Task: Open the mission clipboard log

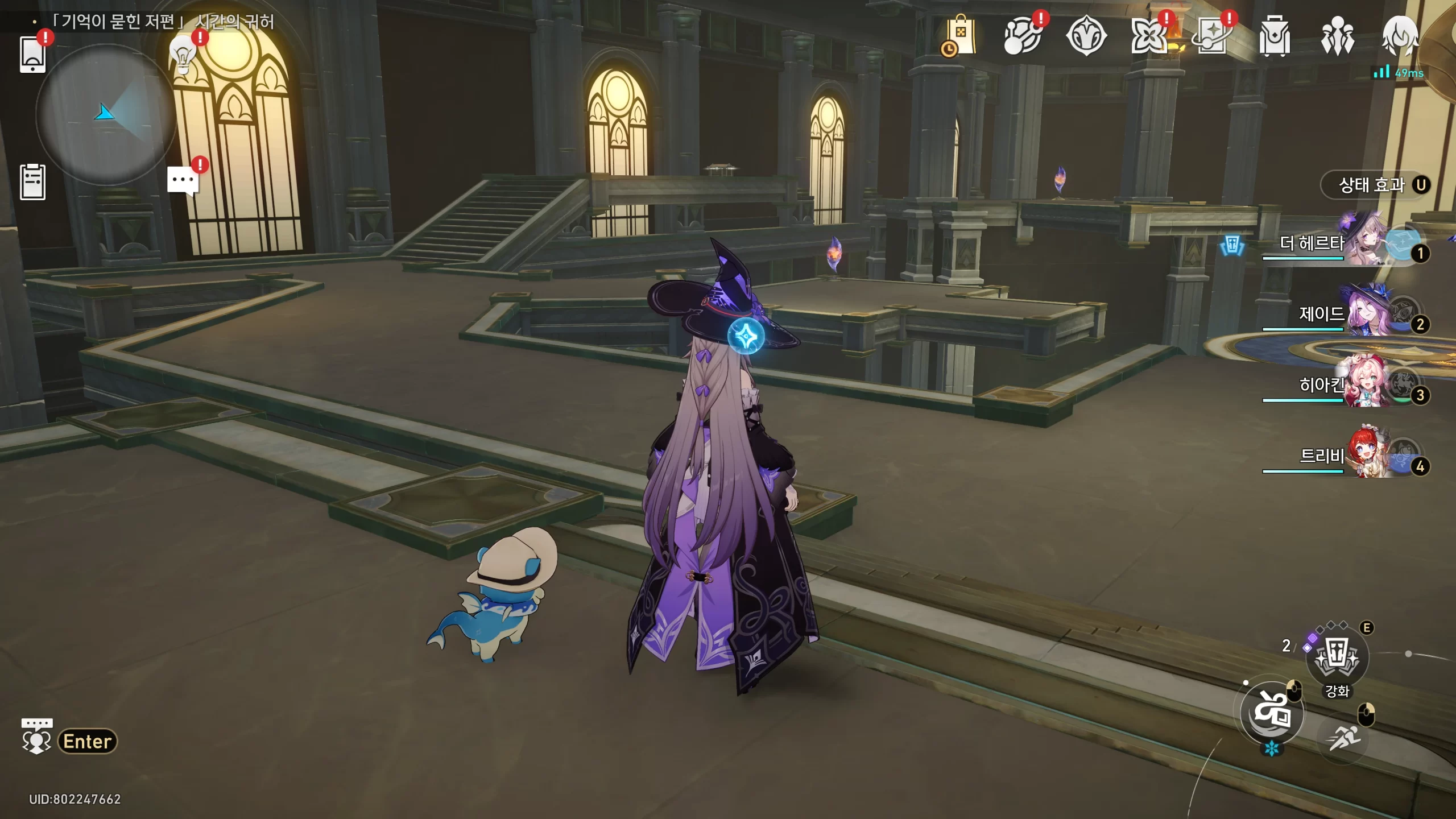Action: [32, 182]
